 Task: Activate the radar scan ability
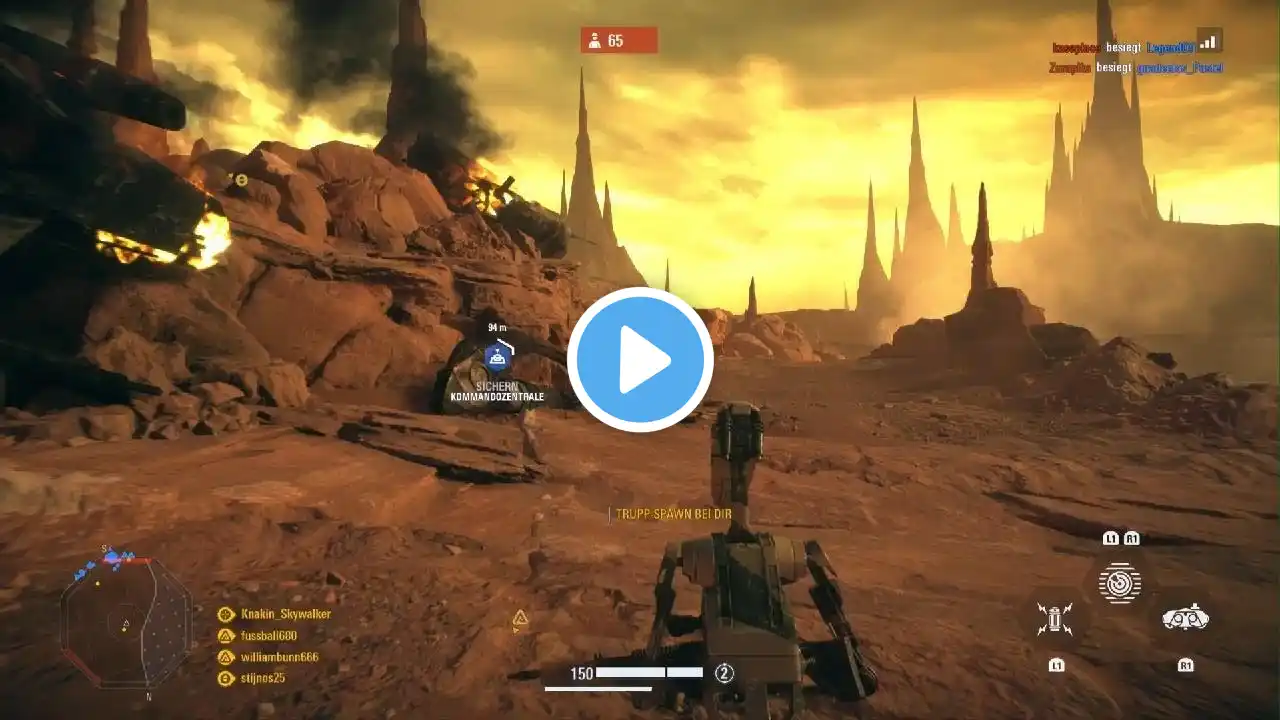pyautogui.click(x=1120, y=582)
